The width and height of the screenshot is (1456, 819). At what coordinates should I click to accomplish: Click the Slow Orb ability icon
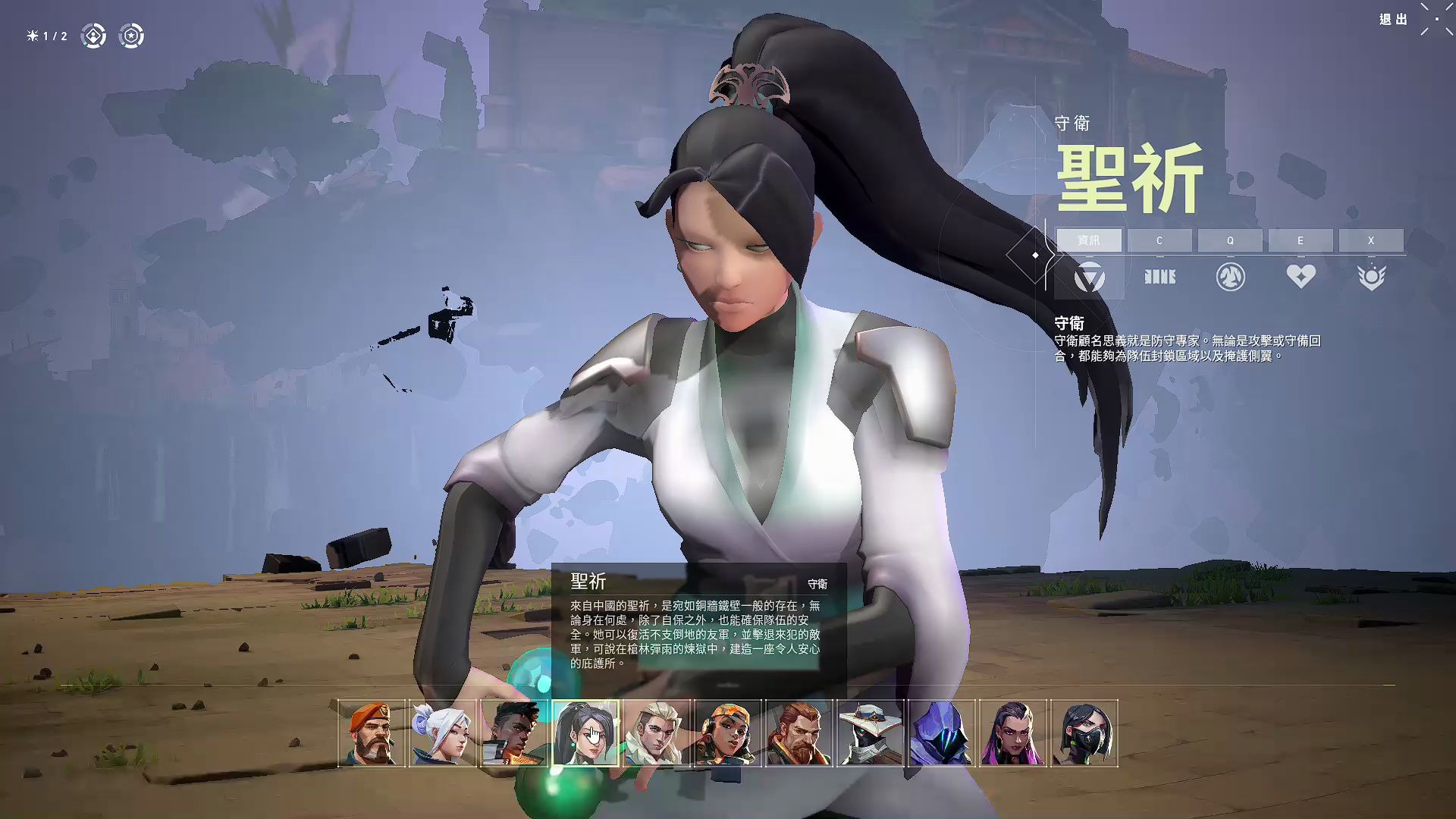1229,277
